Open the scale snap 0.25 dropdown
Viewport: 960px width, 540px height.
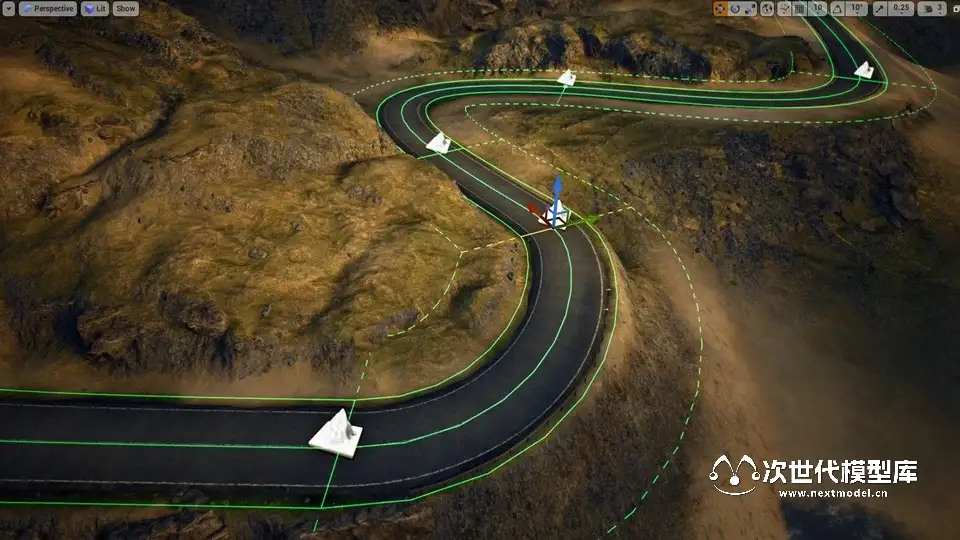tap(902, 8)
